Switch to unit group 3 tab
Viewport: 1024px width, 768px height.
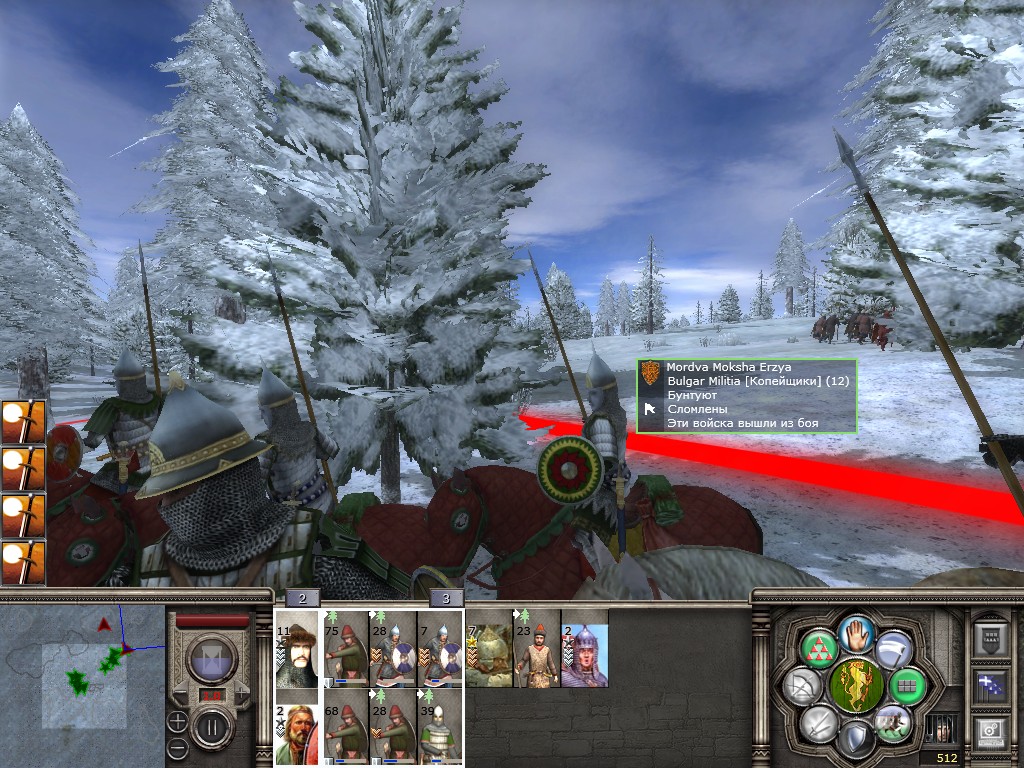[x=446, y=598]
